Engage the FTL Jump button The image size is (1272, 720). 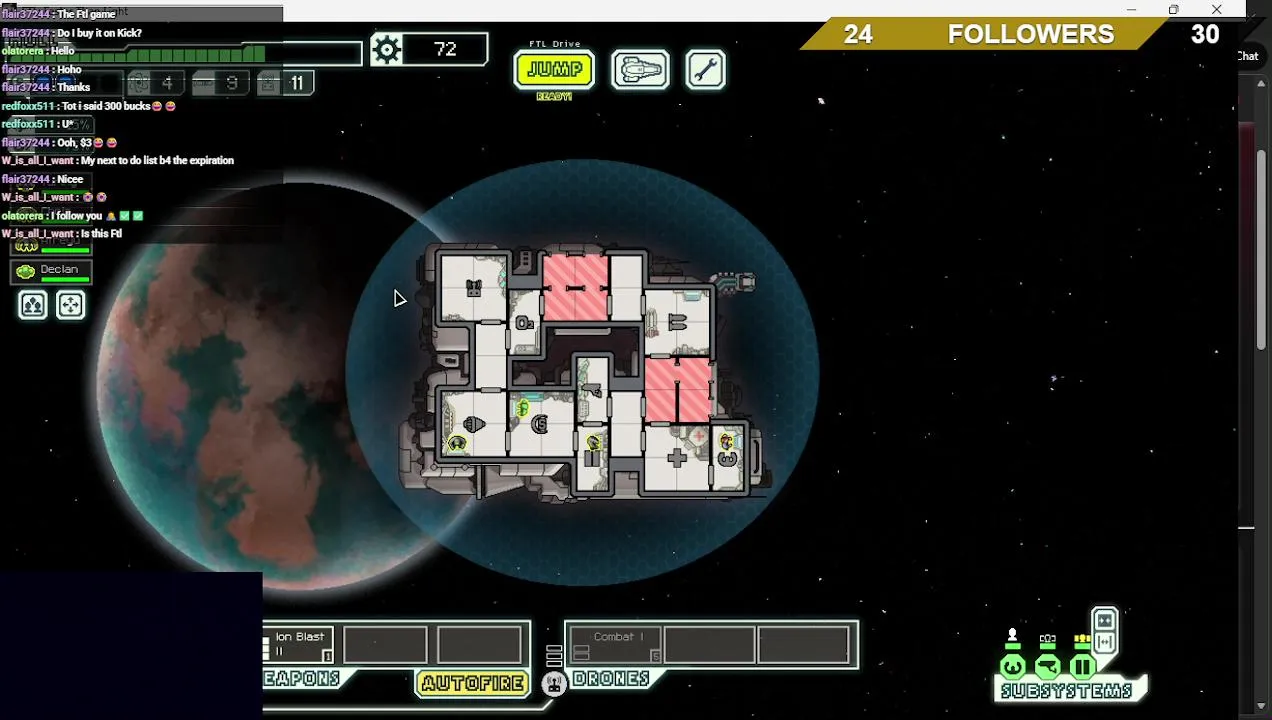click(x=554, y=70)
